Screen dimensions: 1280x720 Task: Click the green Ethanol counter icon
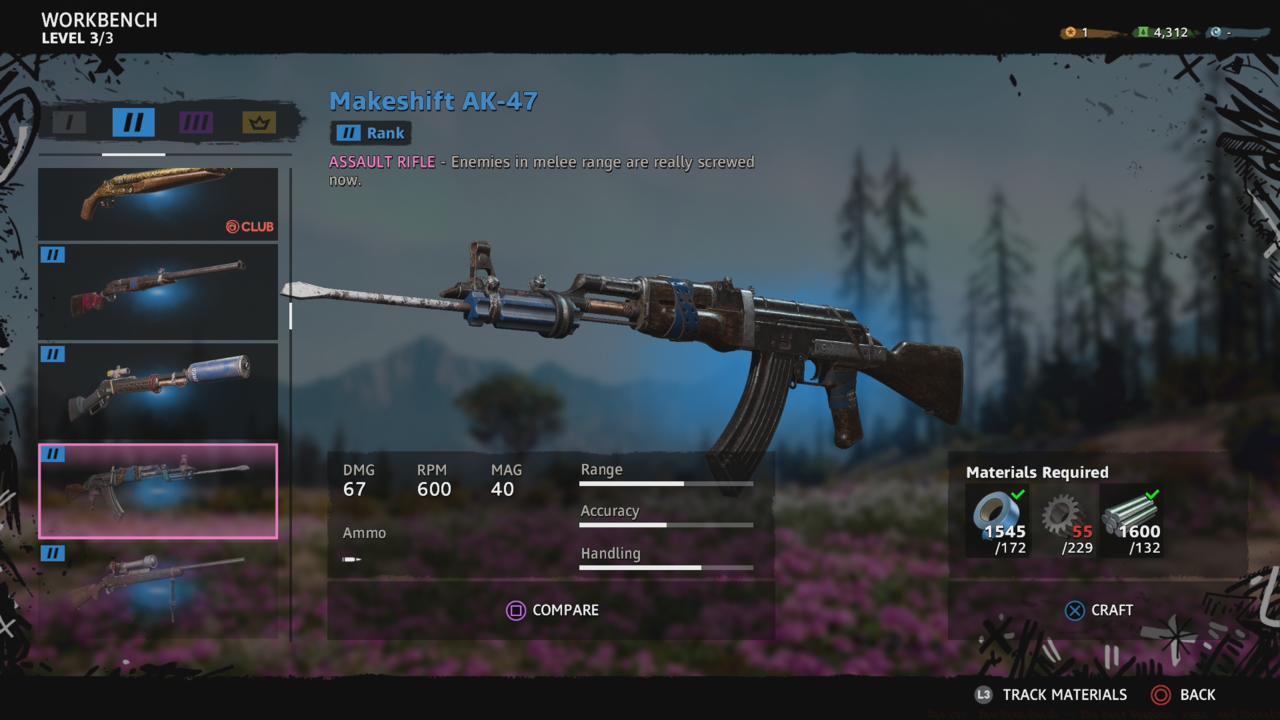pyautogui.click(x=1143, y=31)
